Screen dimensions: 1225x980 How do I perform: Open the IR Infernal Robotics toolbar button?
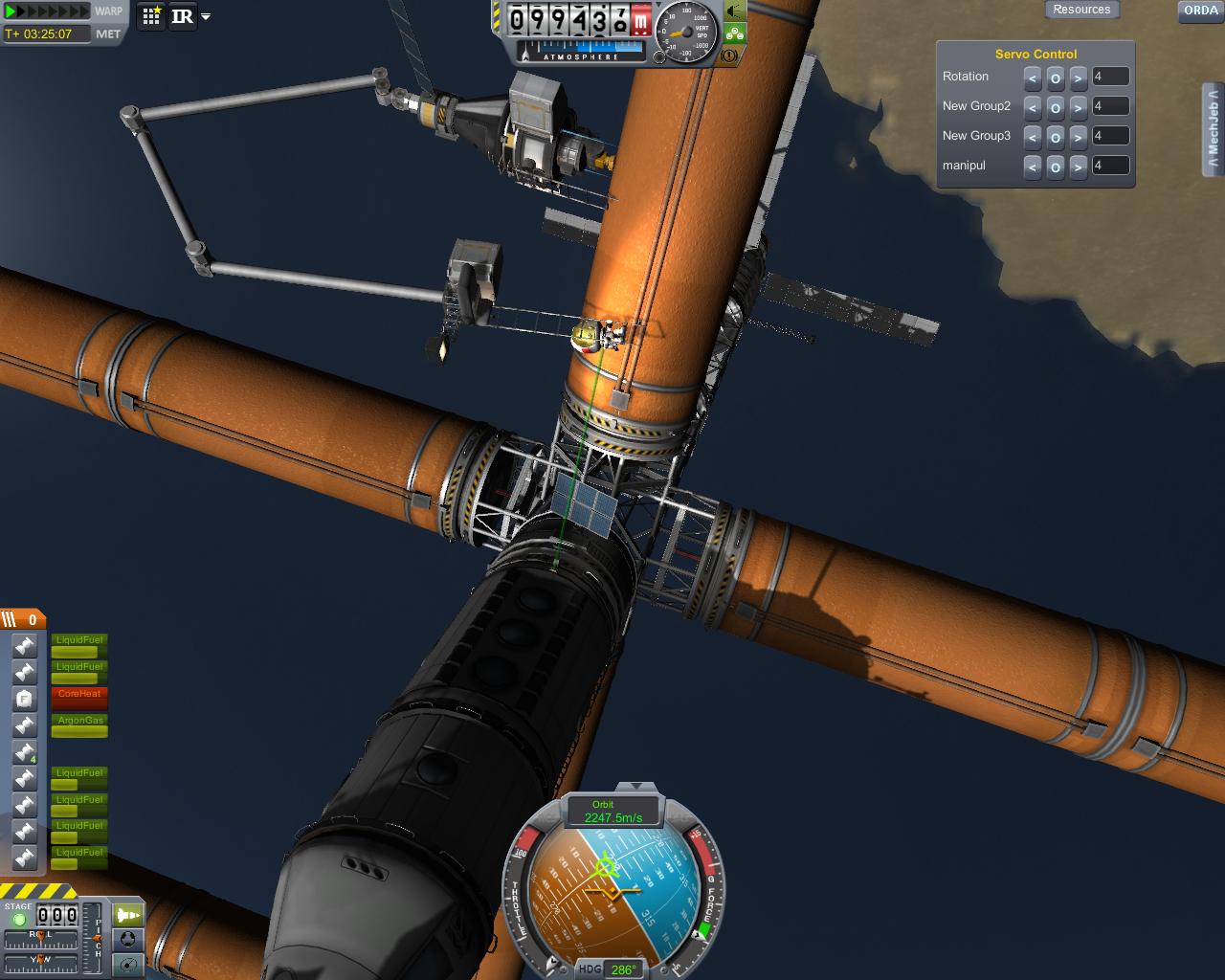182,16
